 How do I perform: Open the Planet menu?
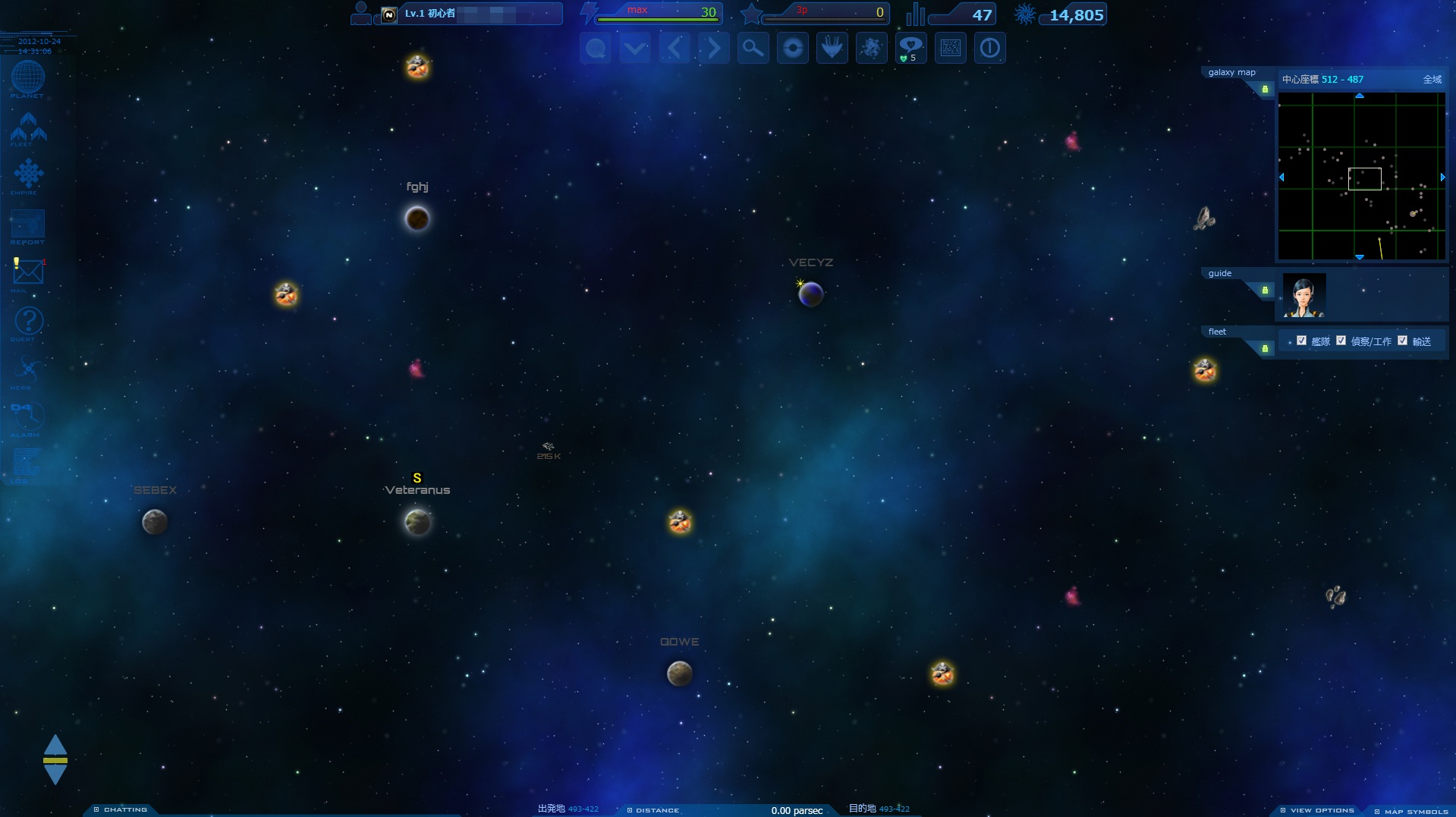pos(28,78)
